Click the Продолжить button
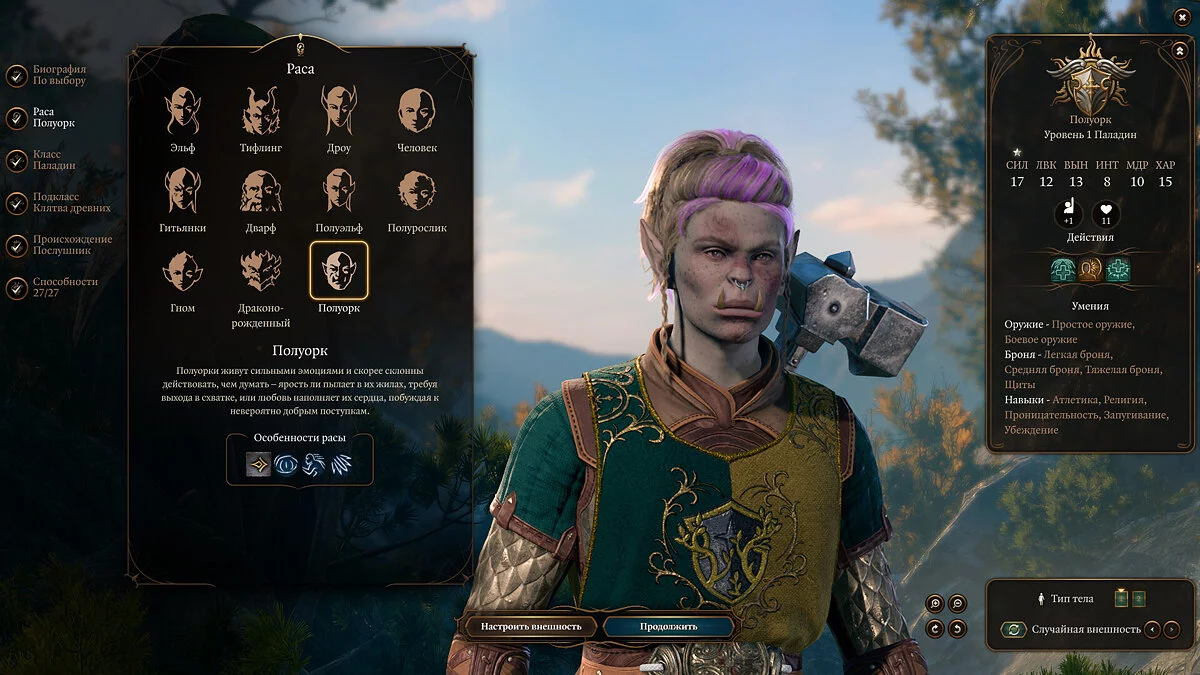 670,627
